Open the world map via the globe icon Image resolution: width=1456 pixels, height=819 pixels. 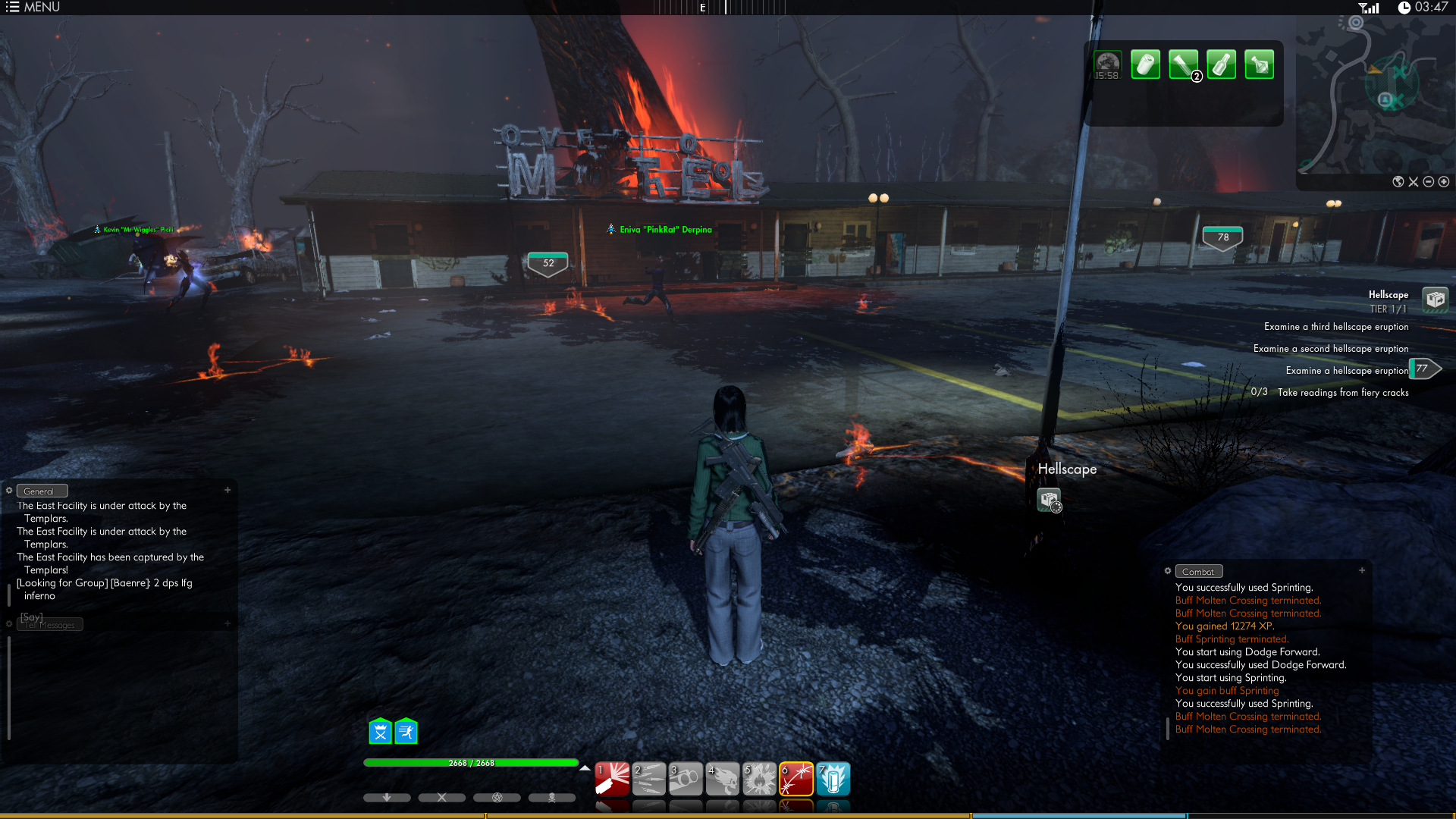[1398, 182]
